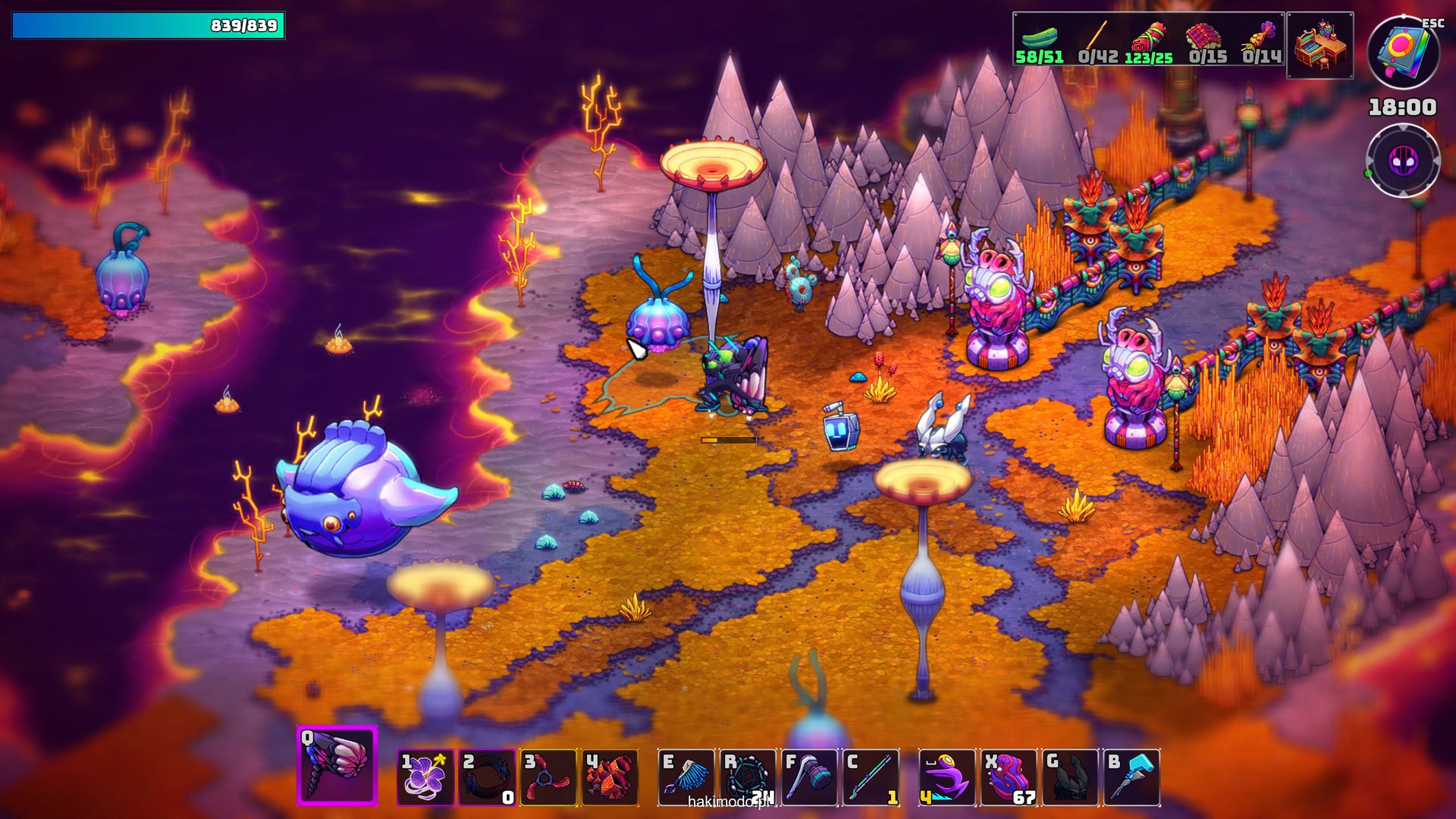The width and height of the screenshot is (1456, 819).
Task: Select the drill-shaped weapon in the Q slot
Action: point(337,766)
